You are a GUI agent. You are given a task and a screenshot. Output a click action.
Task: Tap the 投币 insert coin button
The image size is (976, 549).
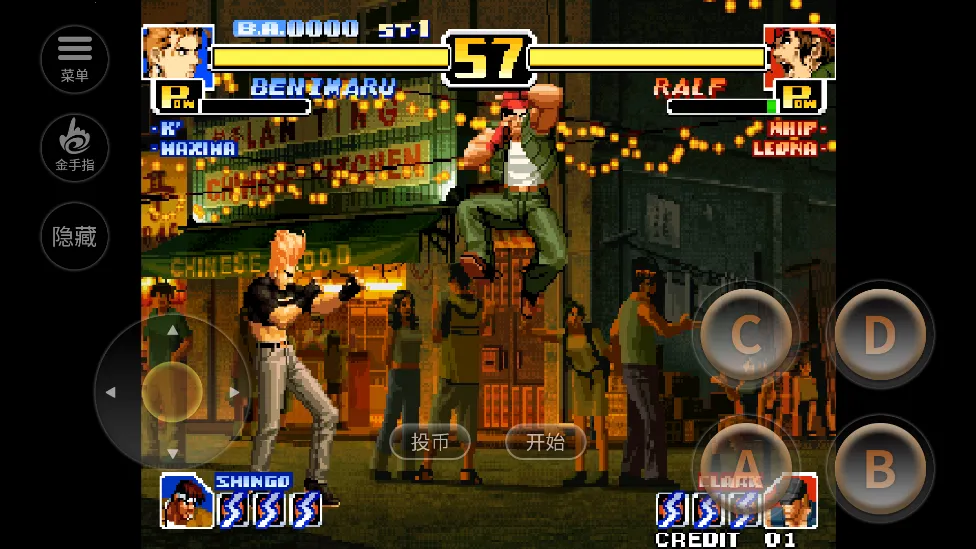coord(430,441)
